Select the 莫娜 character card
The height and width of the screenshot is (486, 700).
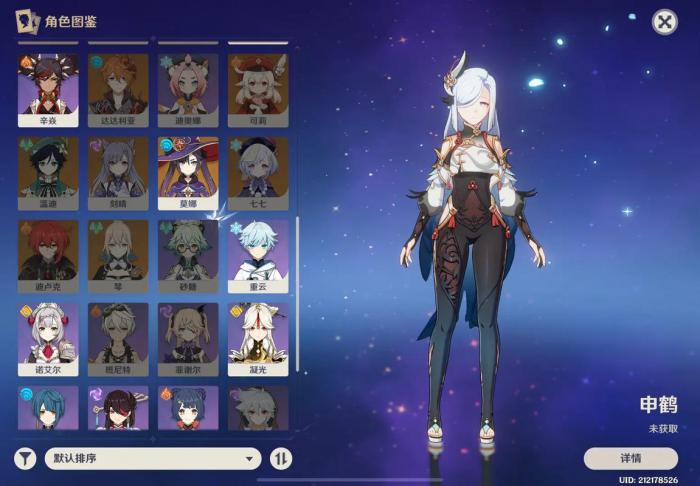[188, 172]
